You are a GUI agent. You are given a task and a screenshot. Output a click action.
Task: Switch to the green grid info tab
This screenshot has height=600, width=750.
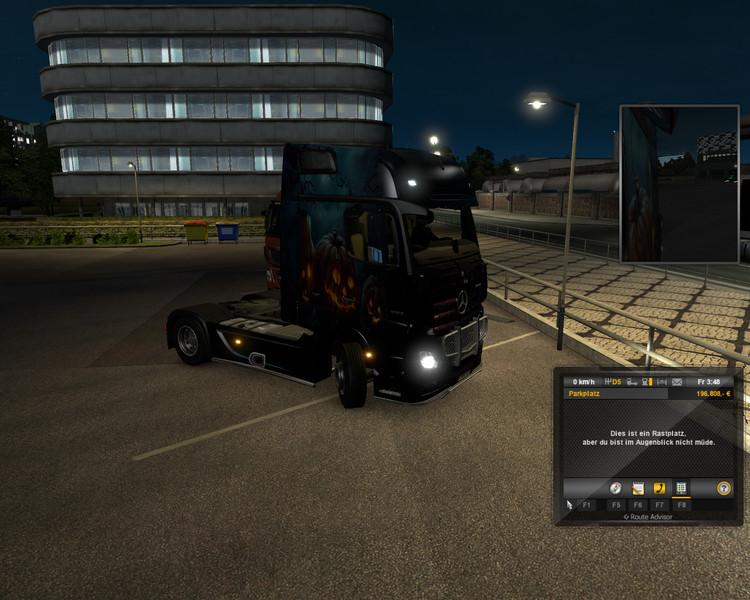[682, 488]
